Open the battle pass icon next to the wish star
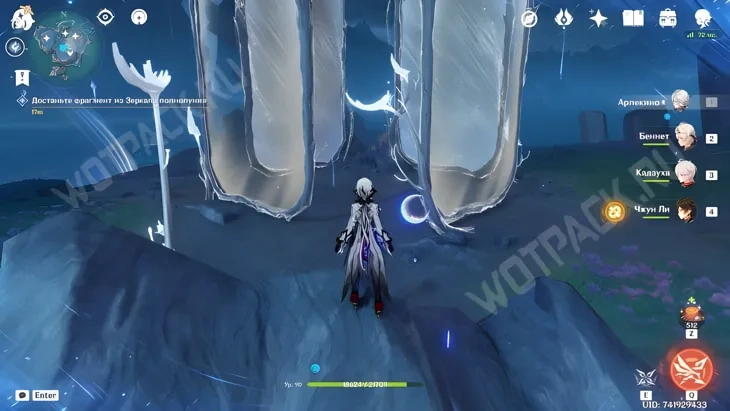This screenshot has height=411, width=730. click(x=564, y=18)
